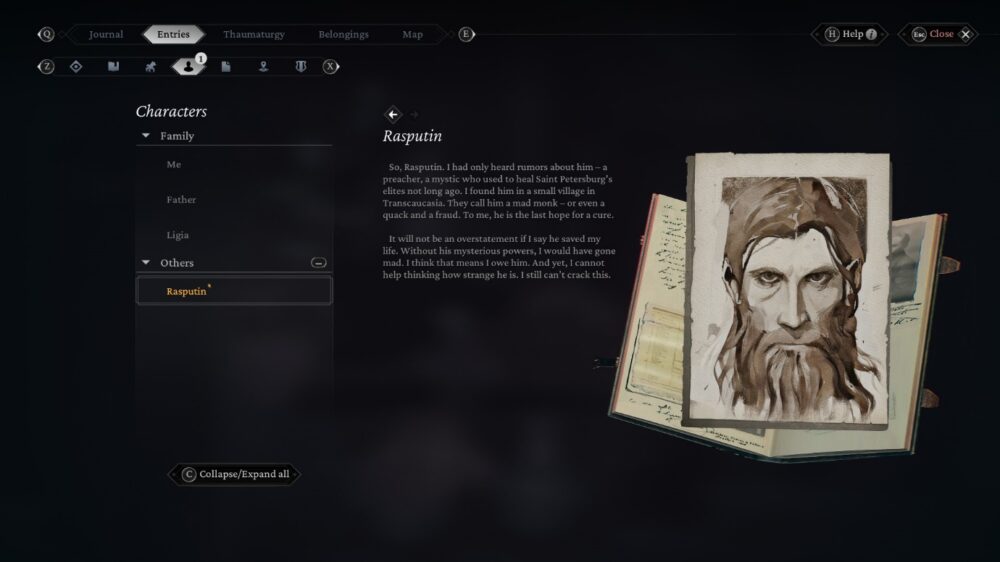
Task: Open the Father character entry
Action: (181, 200)
